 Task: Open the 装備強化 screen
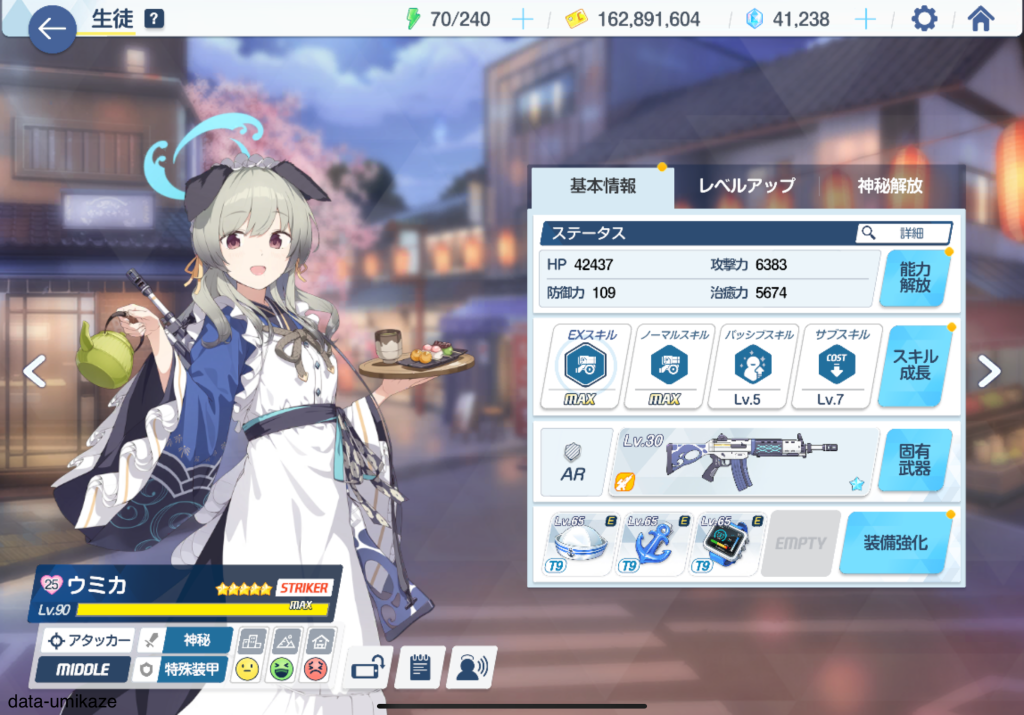coord(894,543)
